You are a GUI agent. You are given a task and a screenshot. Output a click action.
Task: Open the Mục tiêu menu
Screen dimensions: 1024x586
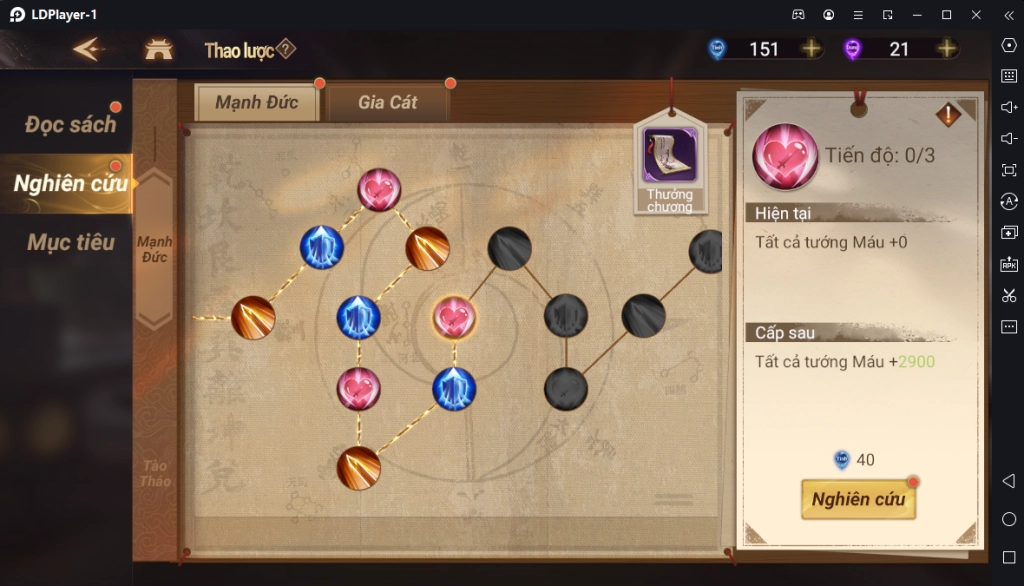pos(70,242)
